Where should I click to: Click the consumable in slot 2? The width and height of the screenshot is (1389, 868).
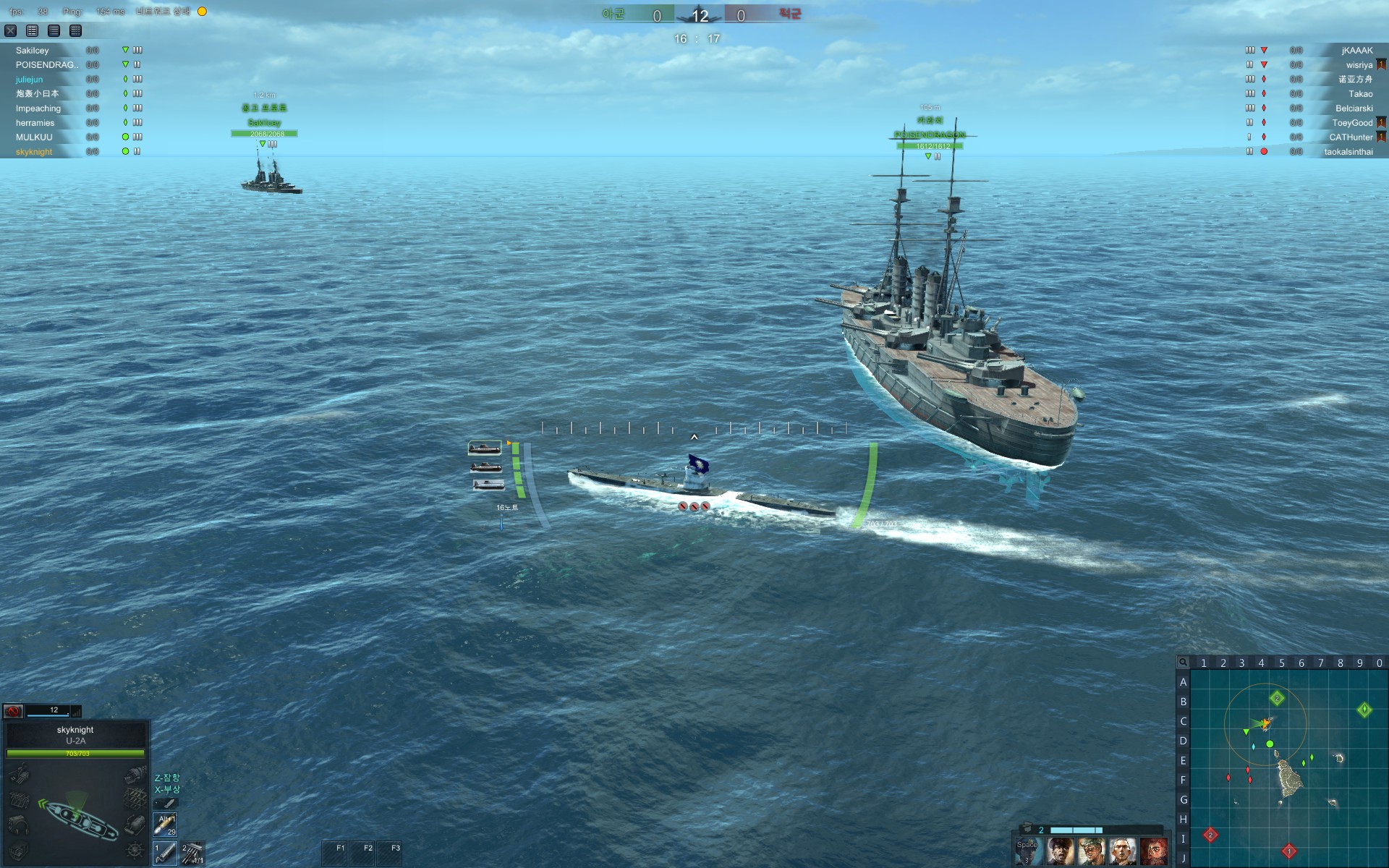[194, 852]
